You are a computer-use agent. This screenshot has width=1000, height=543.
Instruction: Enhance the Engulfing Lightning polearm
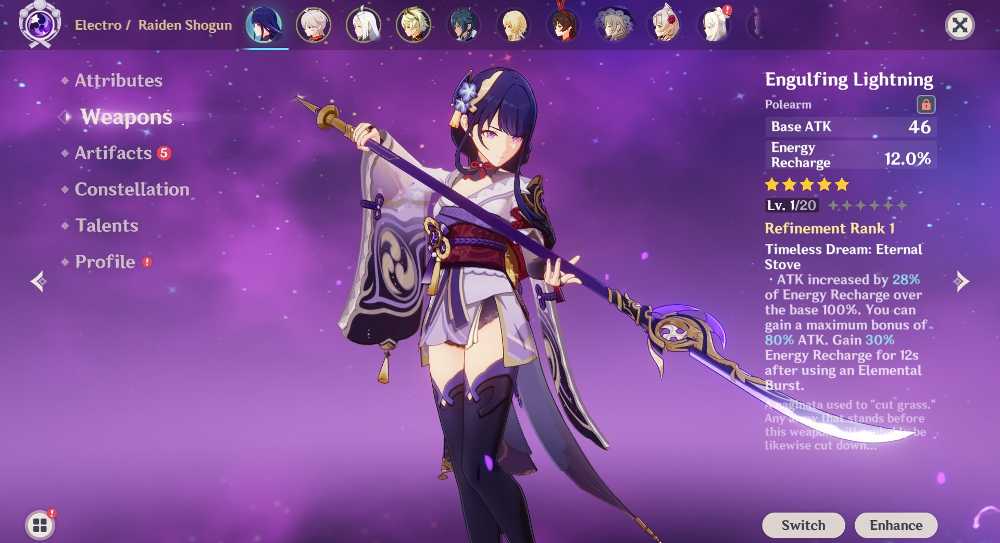tap(895, 525)
